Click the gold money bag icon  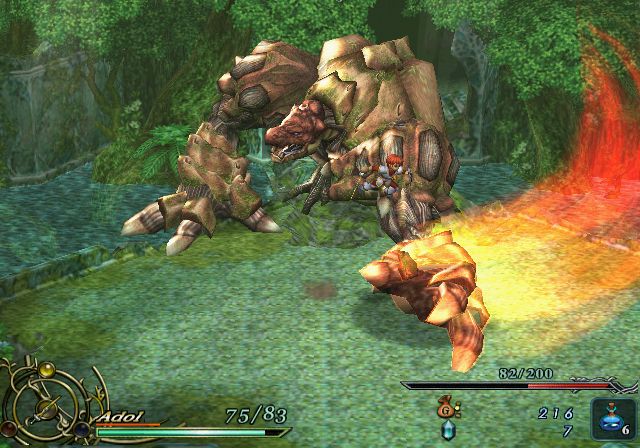tap(445, 408)
